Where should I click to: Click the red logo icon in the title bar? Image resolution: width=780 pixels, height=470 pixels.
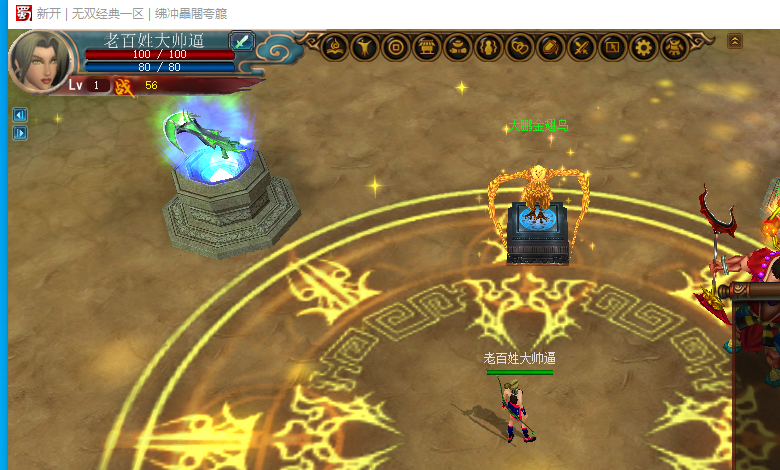(22, 13)
